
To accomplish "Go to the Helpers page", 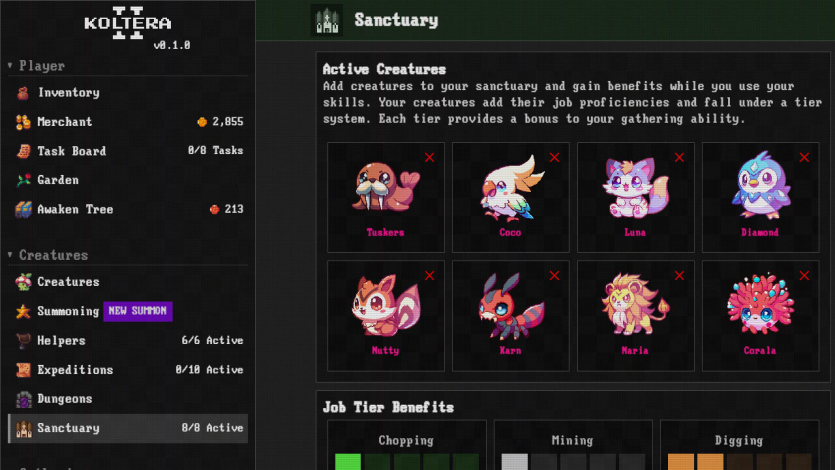I will [x=61, y=340].
